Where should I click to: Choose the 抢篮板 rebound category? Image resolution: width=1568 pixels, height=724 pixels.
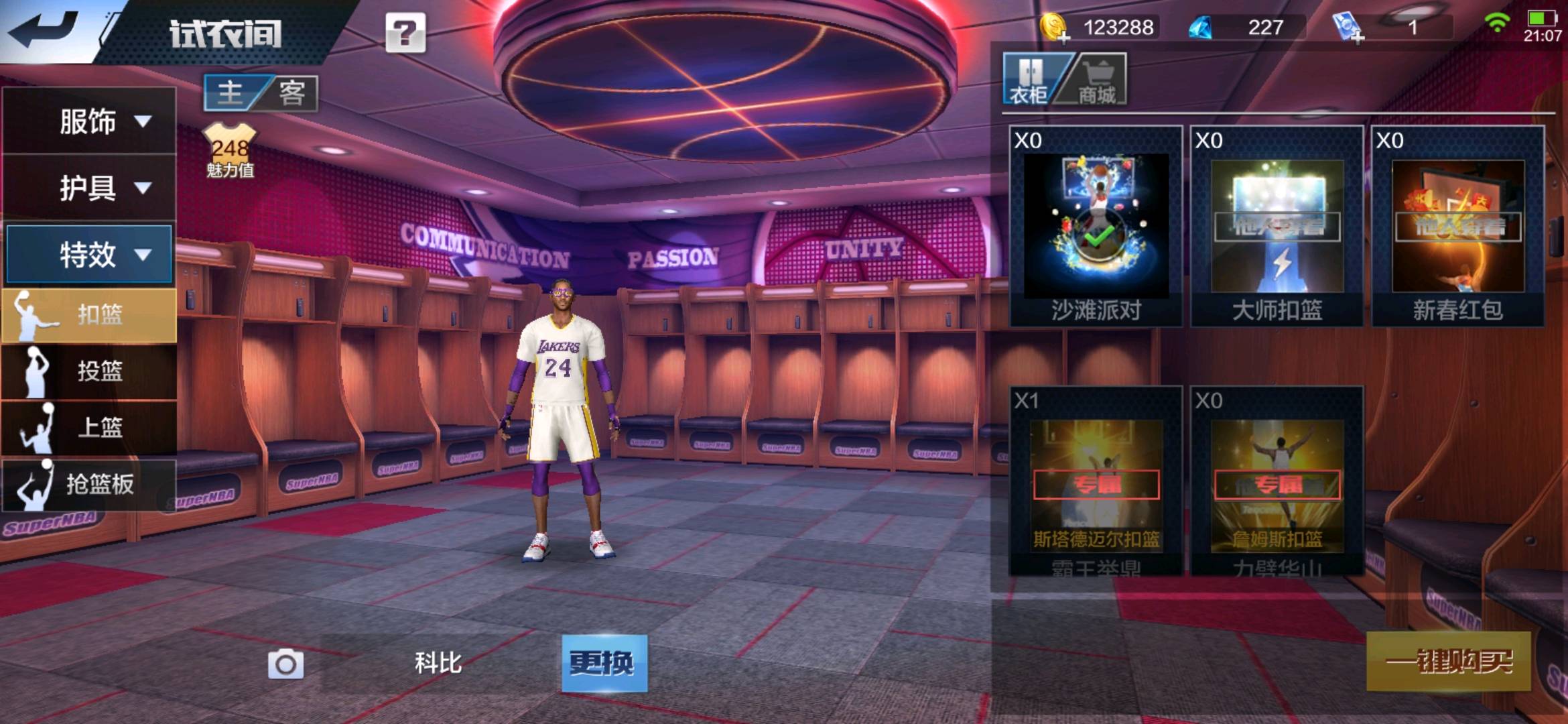point(89,484)
